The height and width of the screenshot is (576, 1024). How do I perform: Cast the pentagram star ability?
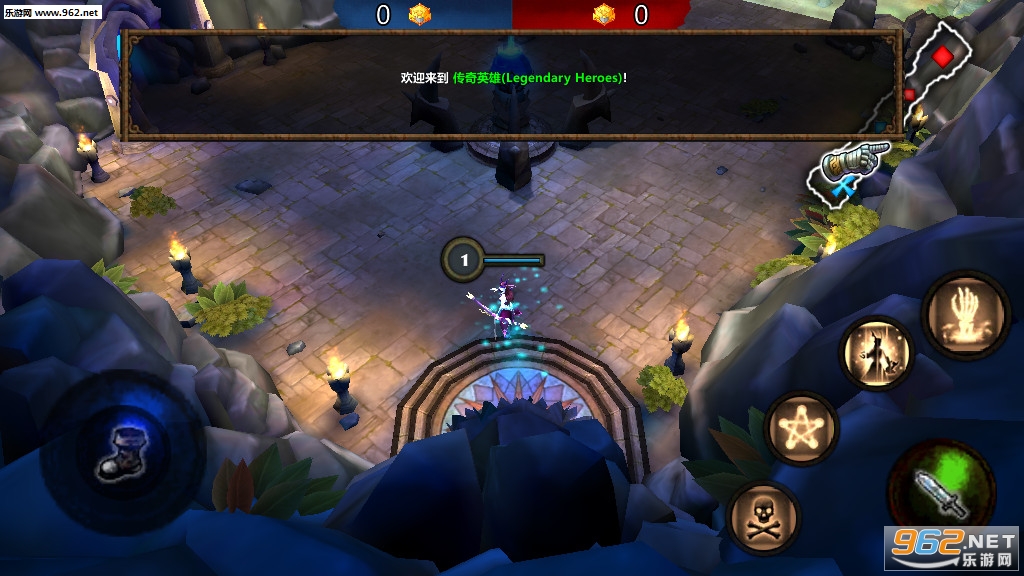point(801,428)
